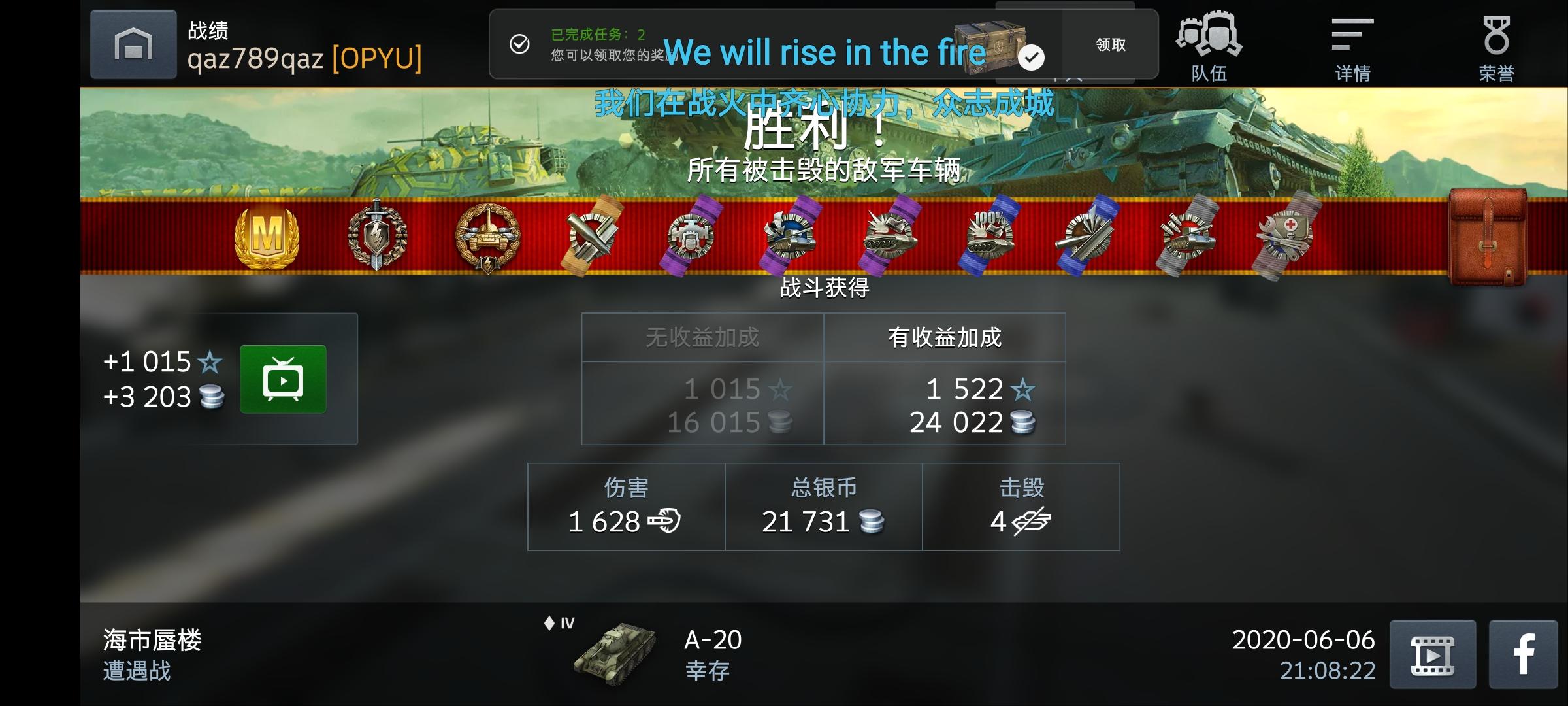
Task: Click the completed-tasks check circle
Action: pos(519,44)
